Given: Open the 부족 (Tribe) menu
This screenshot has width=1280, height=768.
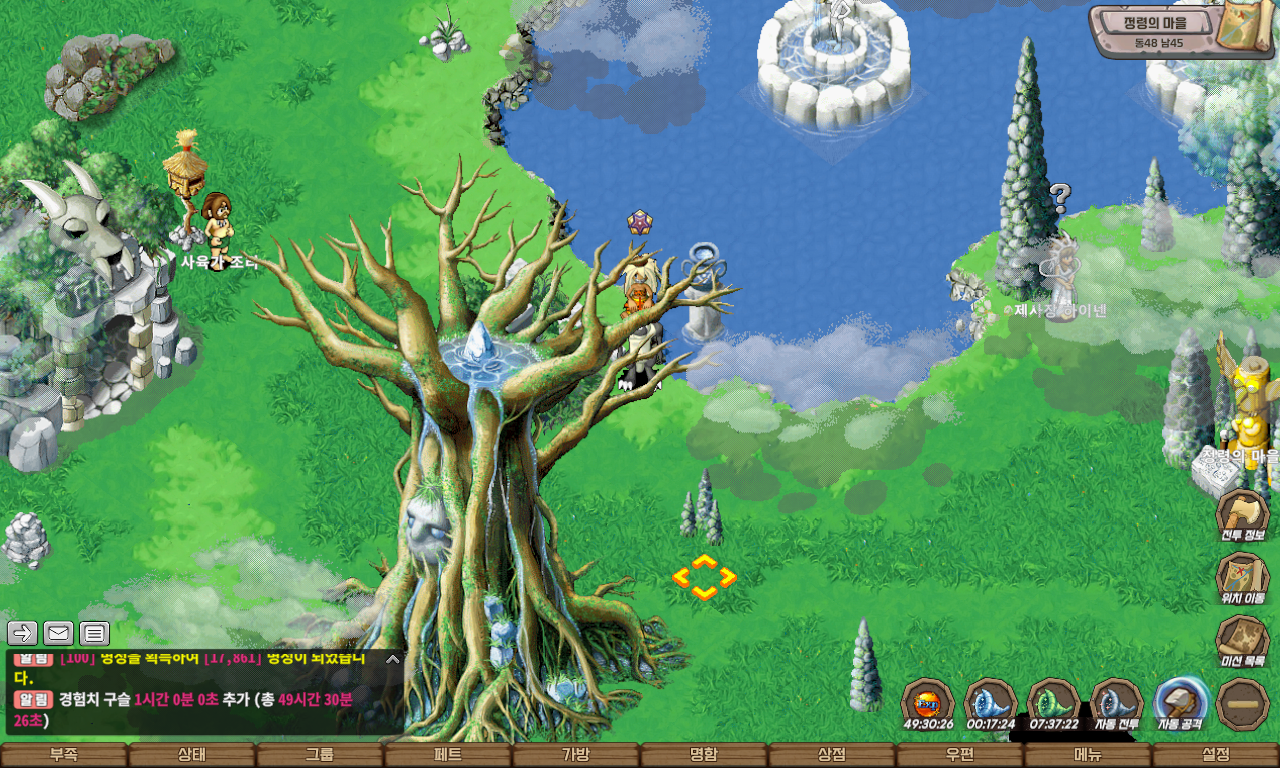Looking at the screenshot, I should [64, 755].
